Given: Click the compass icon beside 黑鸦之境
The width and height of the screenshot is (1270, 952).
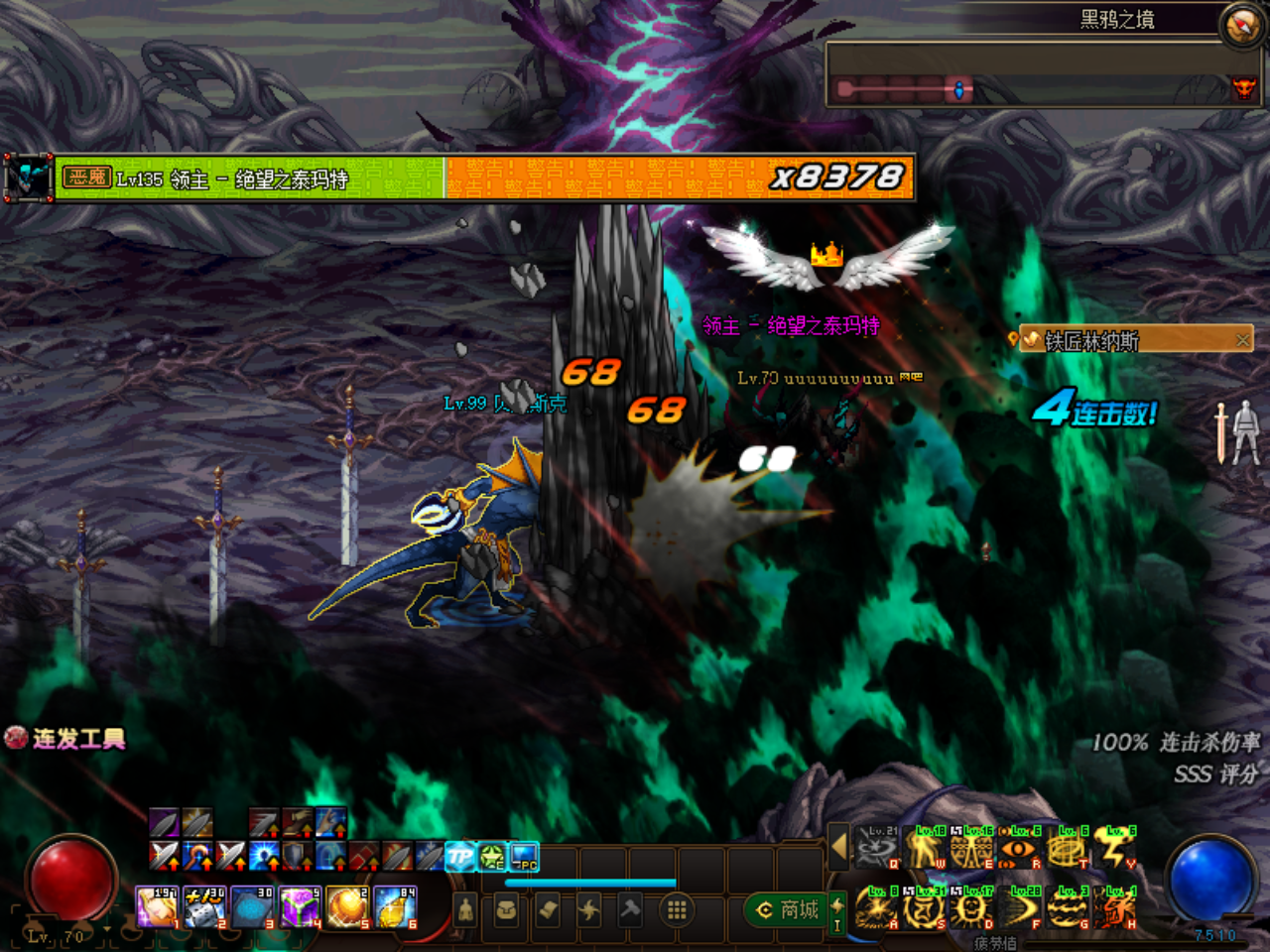Looking at the screenshot, I should click(1241, 25).
